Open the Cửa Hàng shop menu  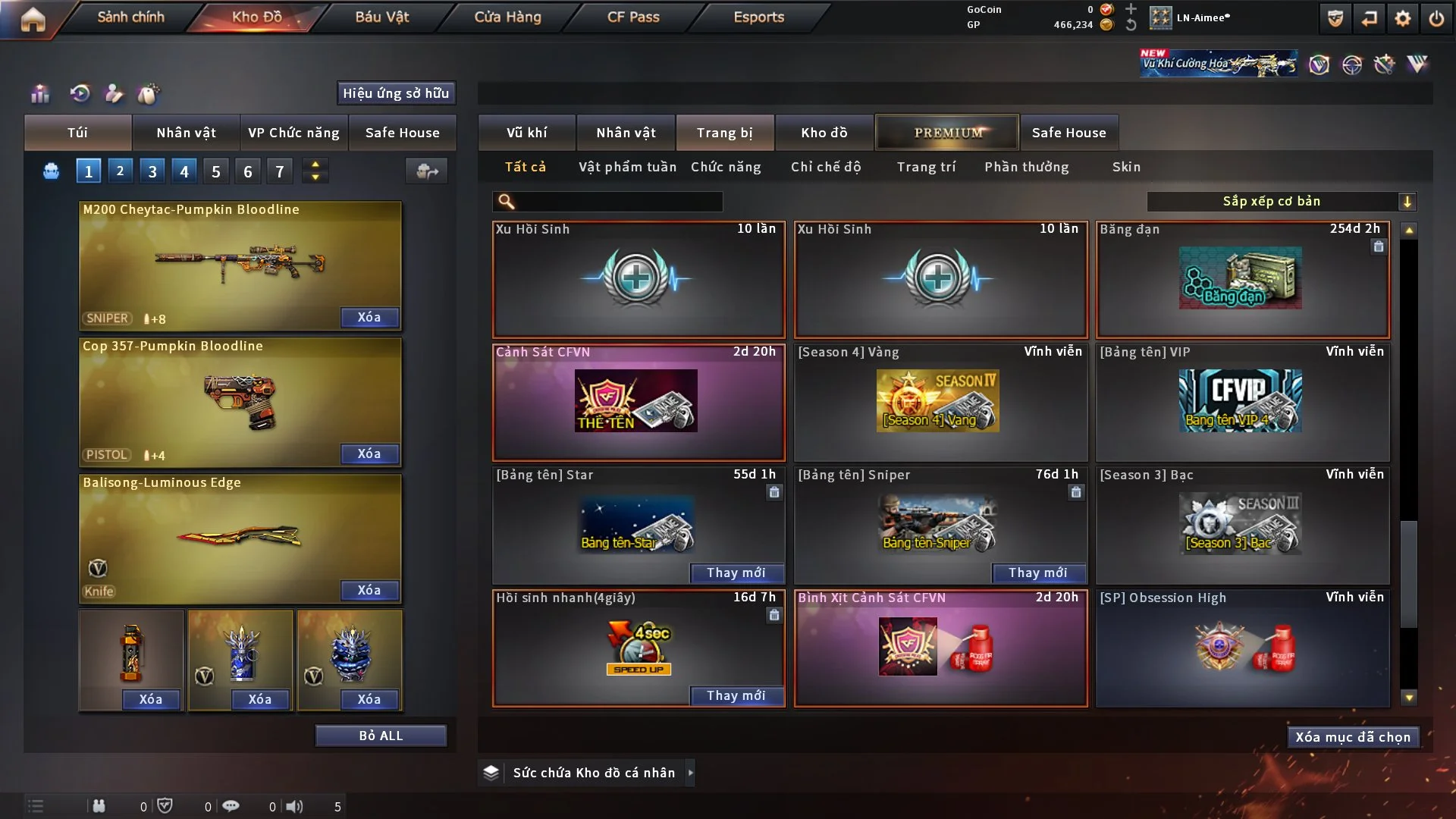point(507,17)
